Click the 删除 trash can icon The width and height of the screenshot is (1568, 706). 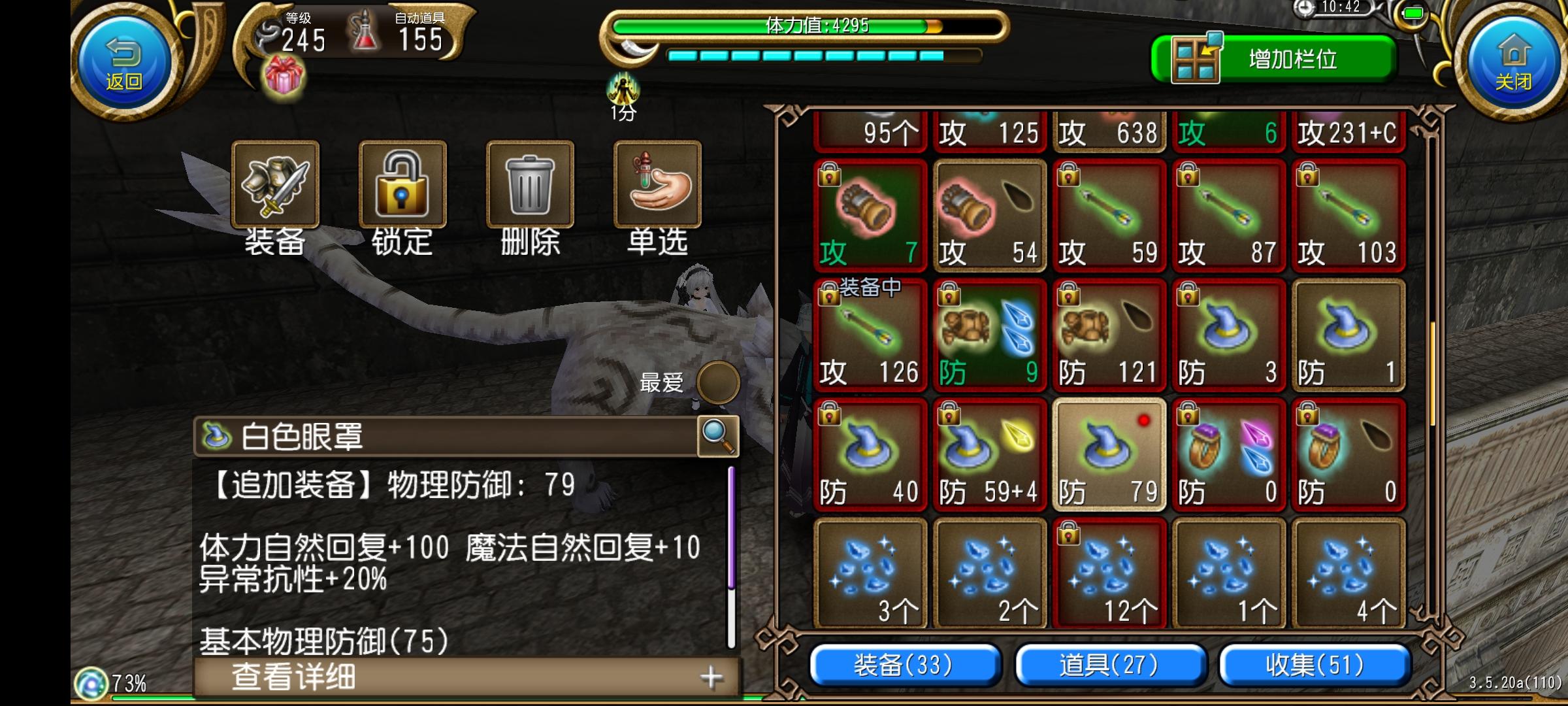(529, 184)
